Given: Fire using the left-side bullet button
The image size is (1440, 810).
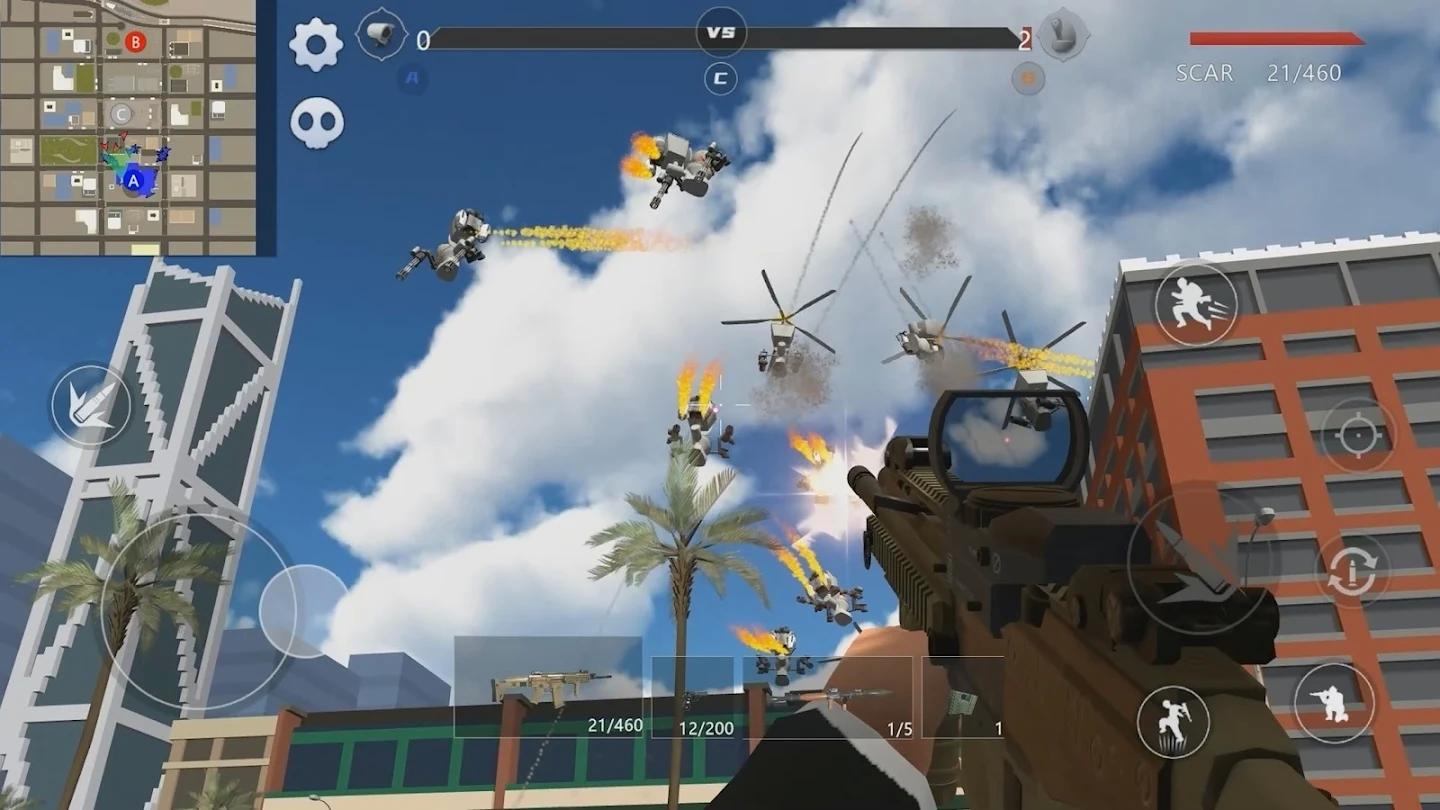Looking at the screenshot, I should coord(91,405).
